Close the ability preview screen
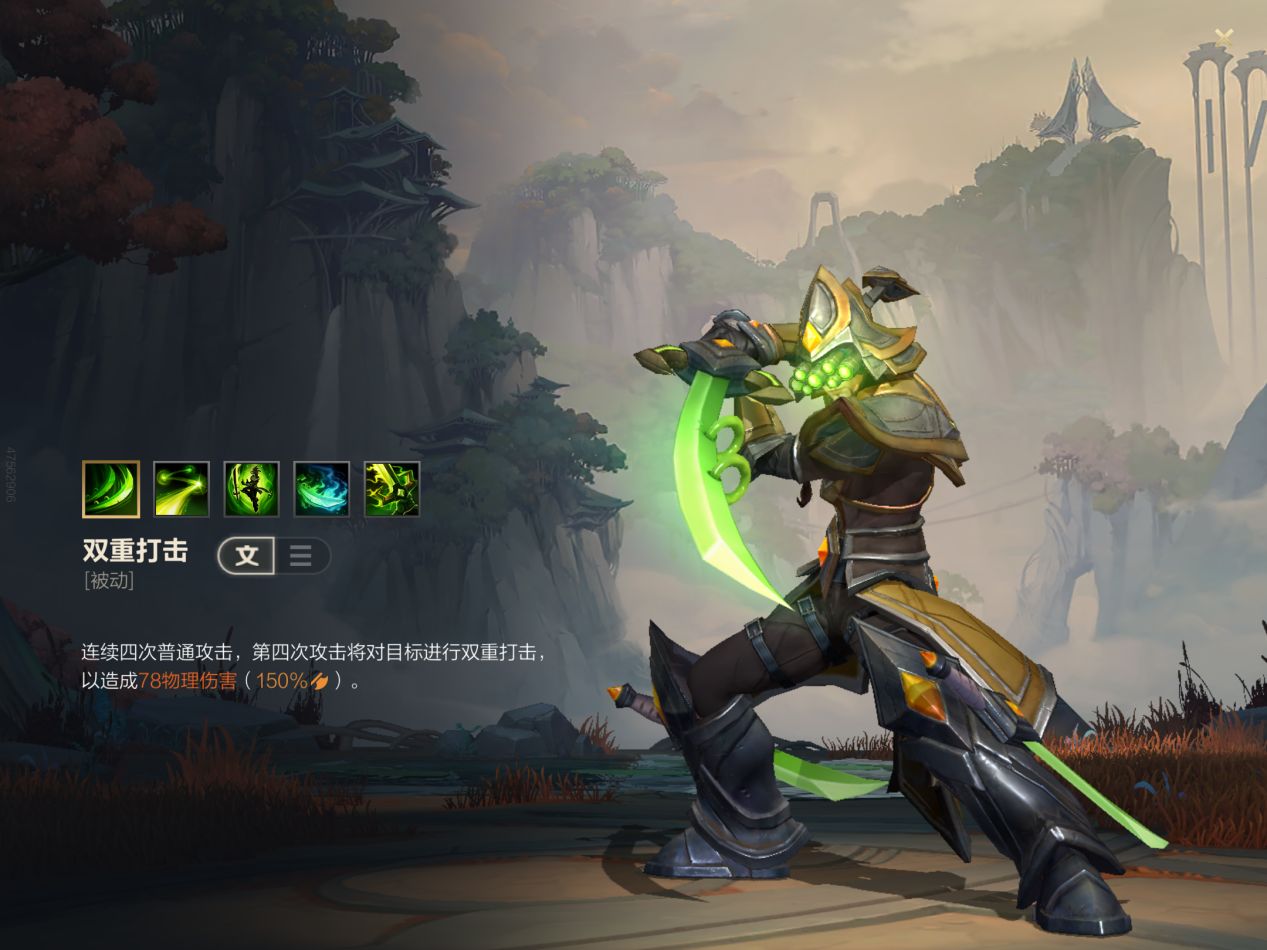The height and width of the screenshot is (950, 1267). coord(1224,35)
